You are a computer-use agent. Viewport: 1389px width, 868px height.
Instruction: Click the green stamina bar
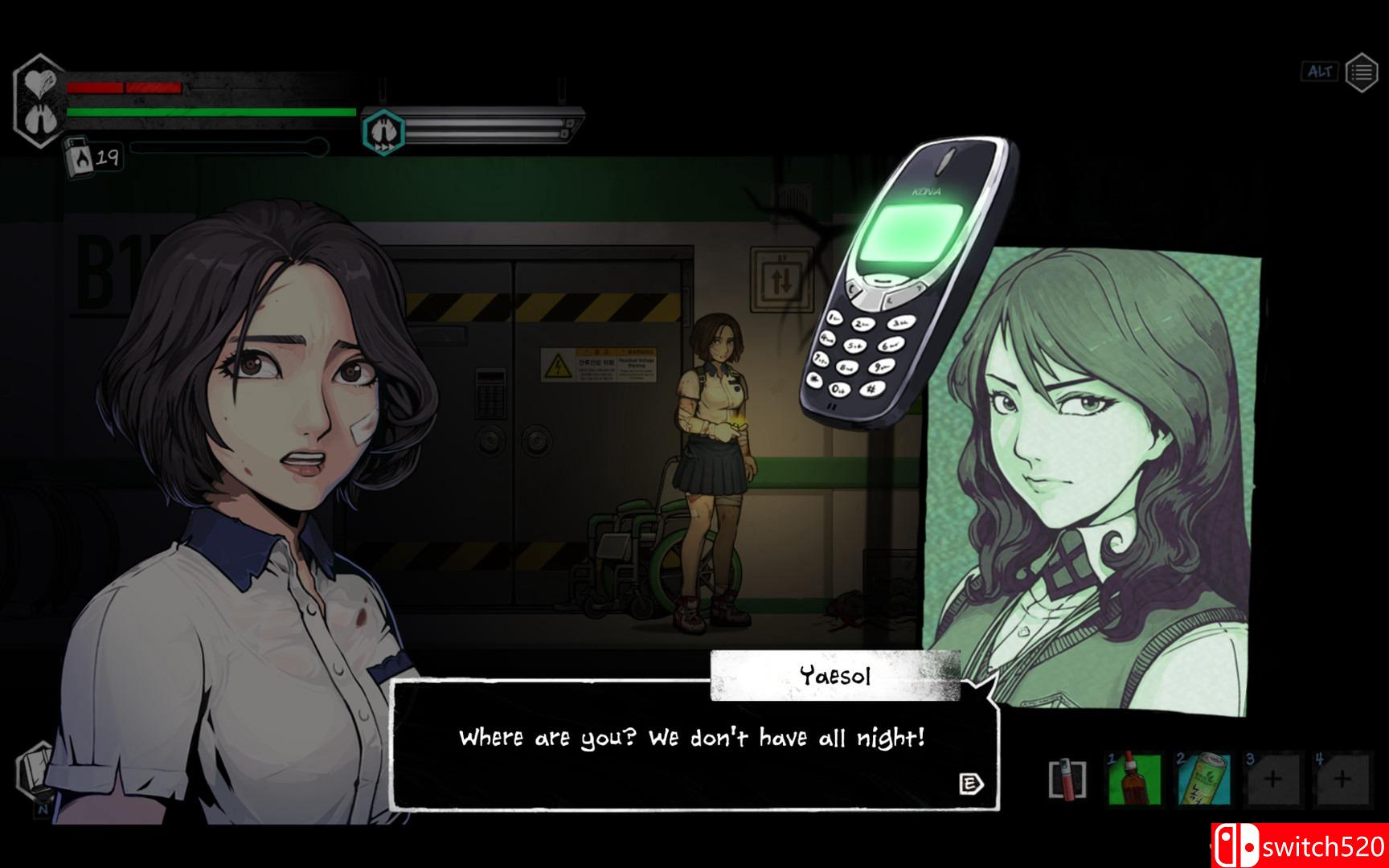209,111
